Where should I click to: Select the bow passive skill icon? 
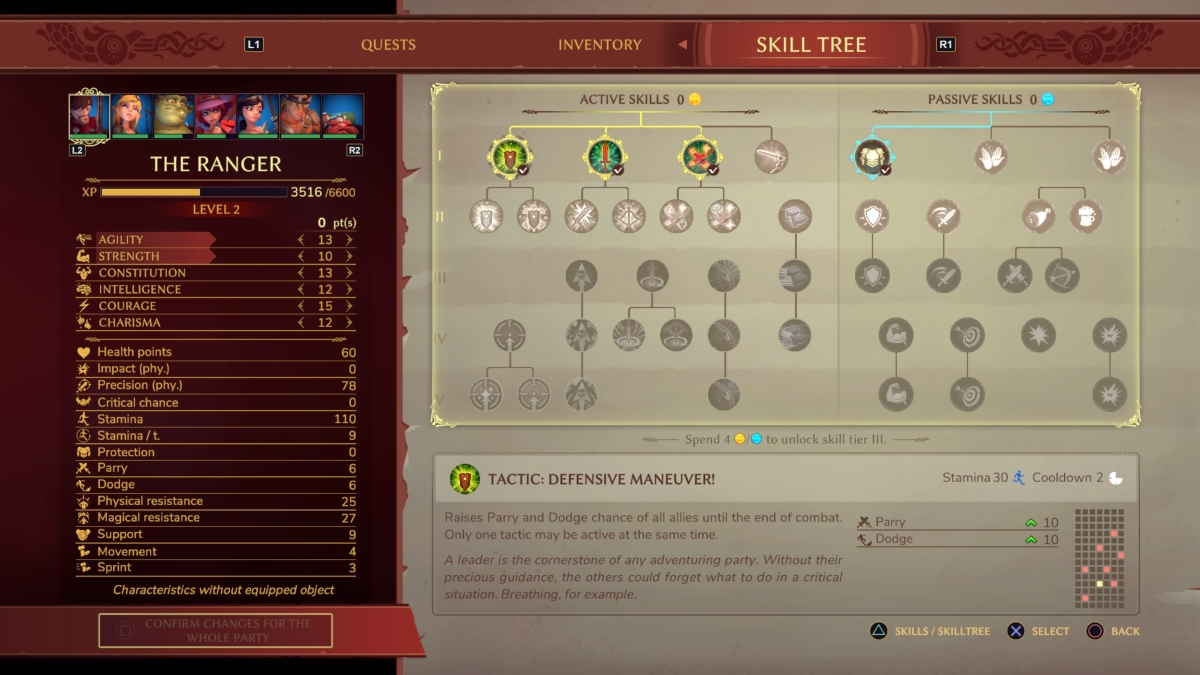[x=1061, y=275]
